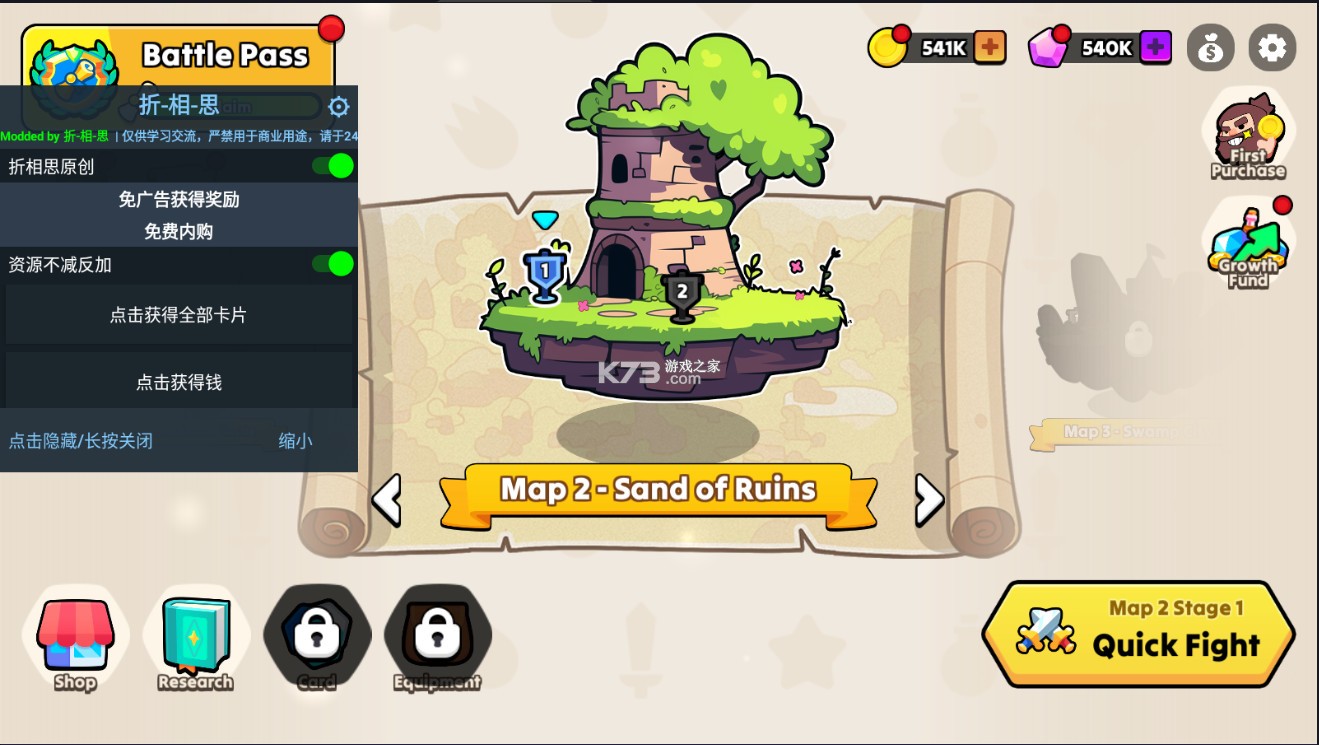1319x745 pixels.
Task: Open the Shop
Action: 76,640
